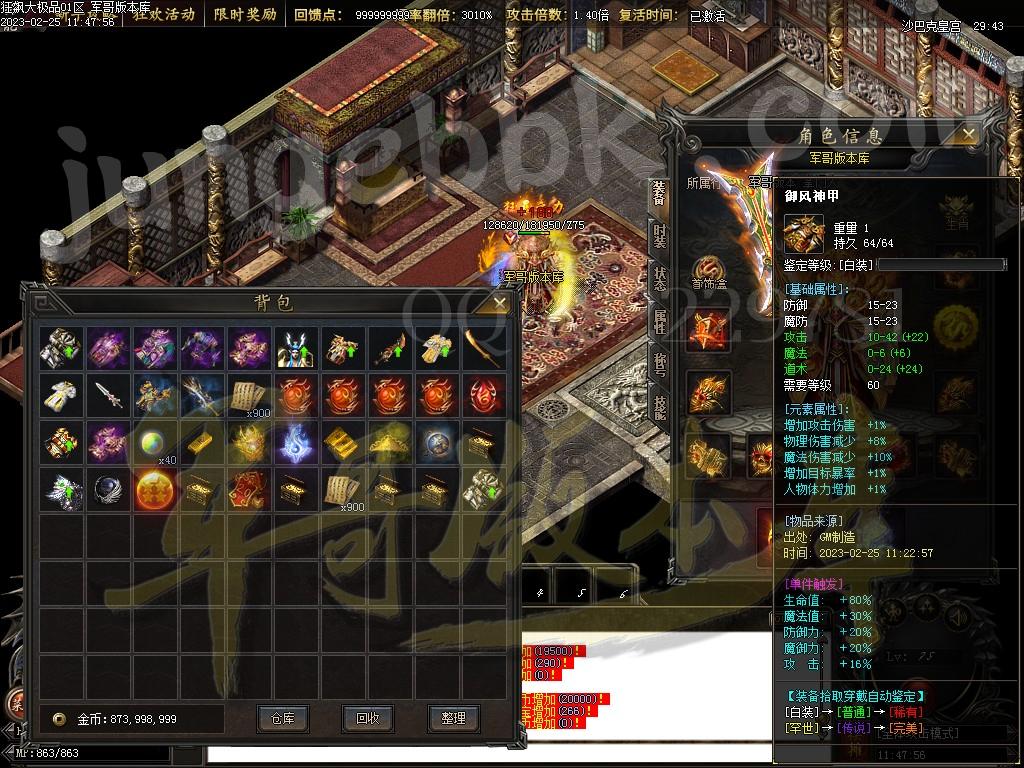
Task: Open the 限时奖励 timed rewards menu
Action: click(x=244, y=15)
